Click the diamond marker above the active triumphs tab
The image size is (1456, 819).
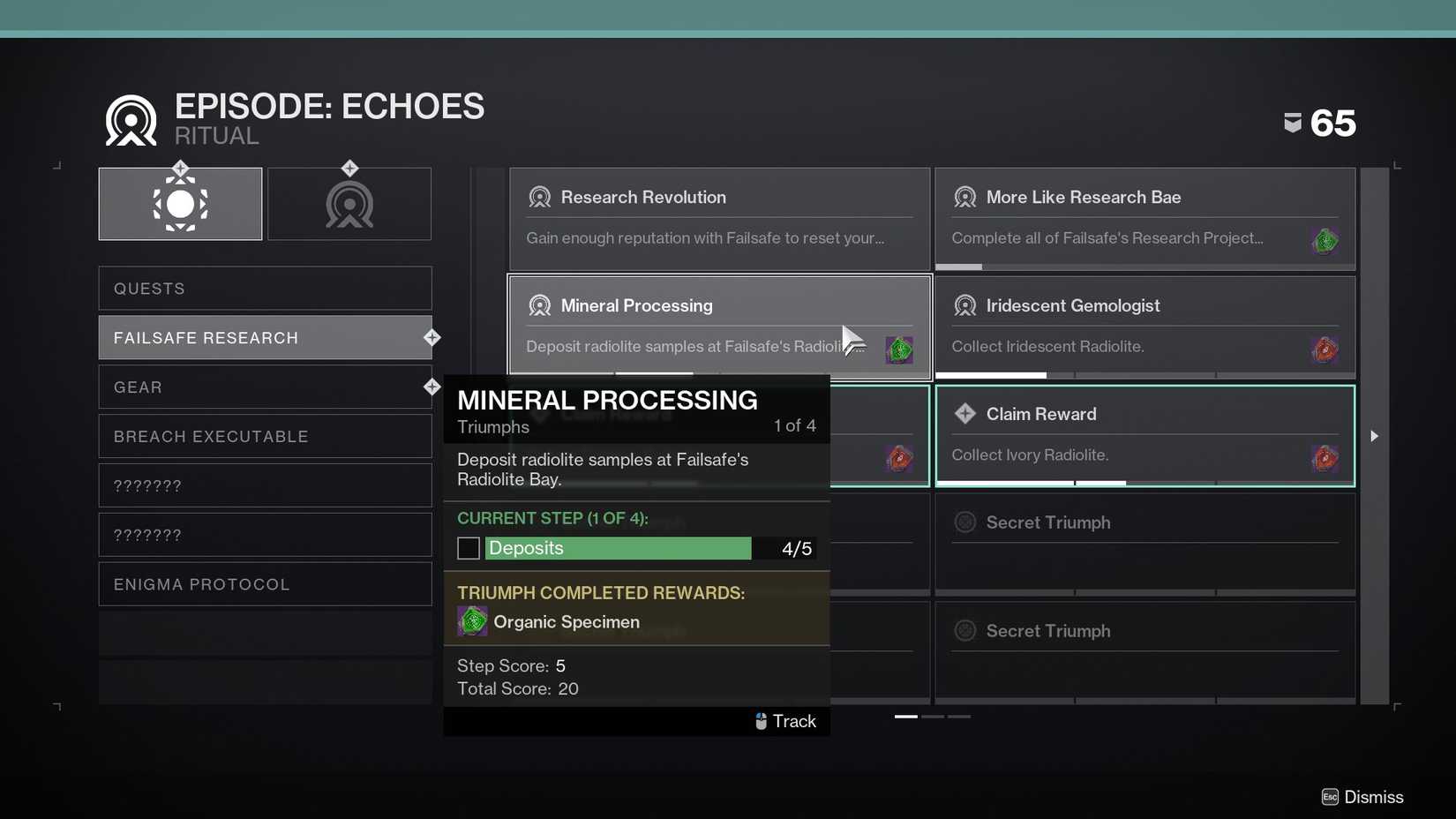(x=180, y=168)
